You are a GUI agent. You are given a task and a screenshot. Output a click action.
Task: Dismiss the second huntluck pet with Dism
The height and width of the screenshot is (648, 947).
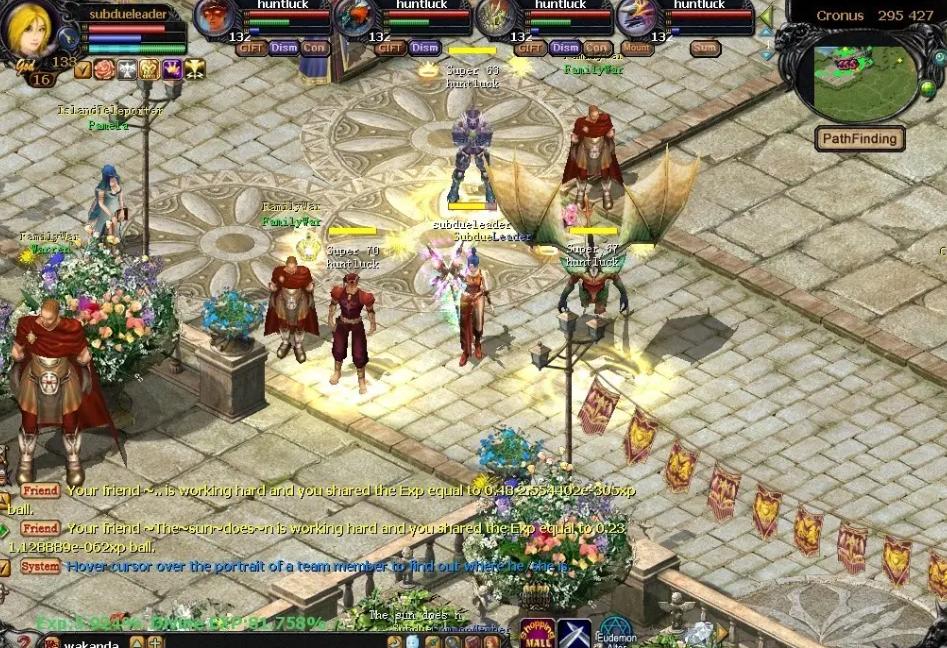(x=424, y=48)
